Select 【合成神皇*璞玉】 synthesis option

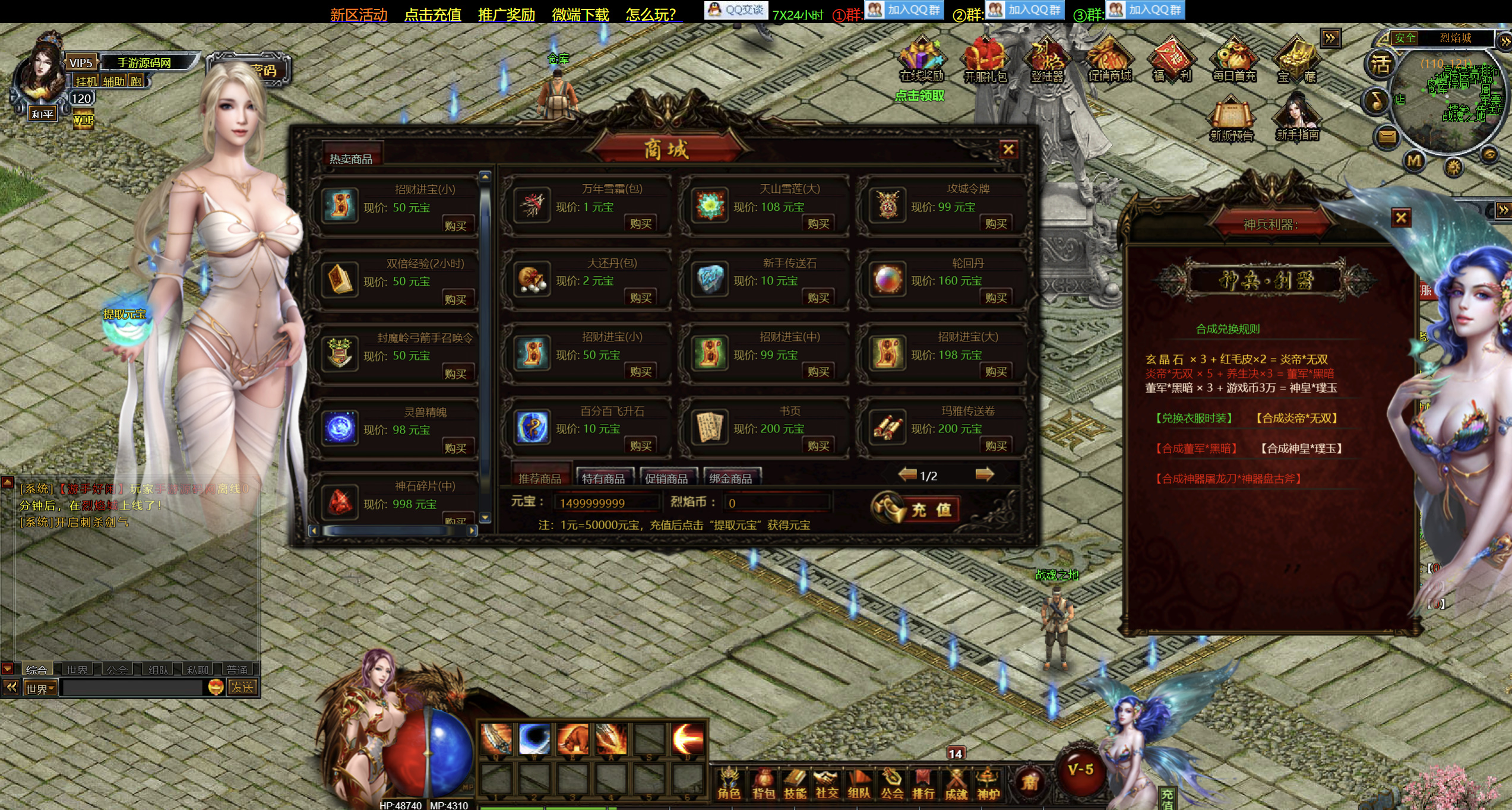click(1301, 448)
